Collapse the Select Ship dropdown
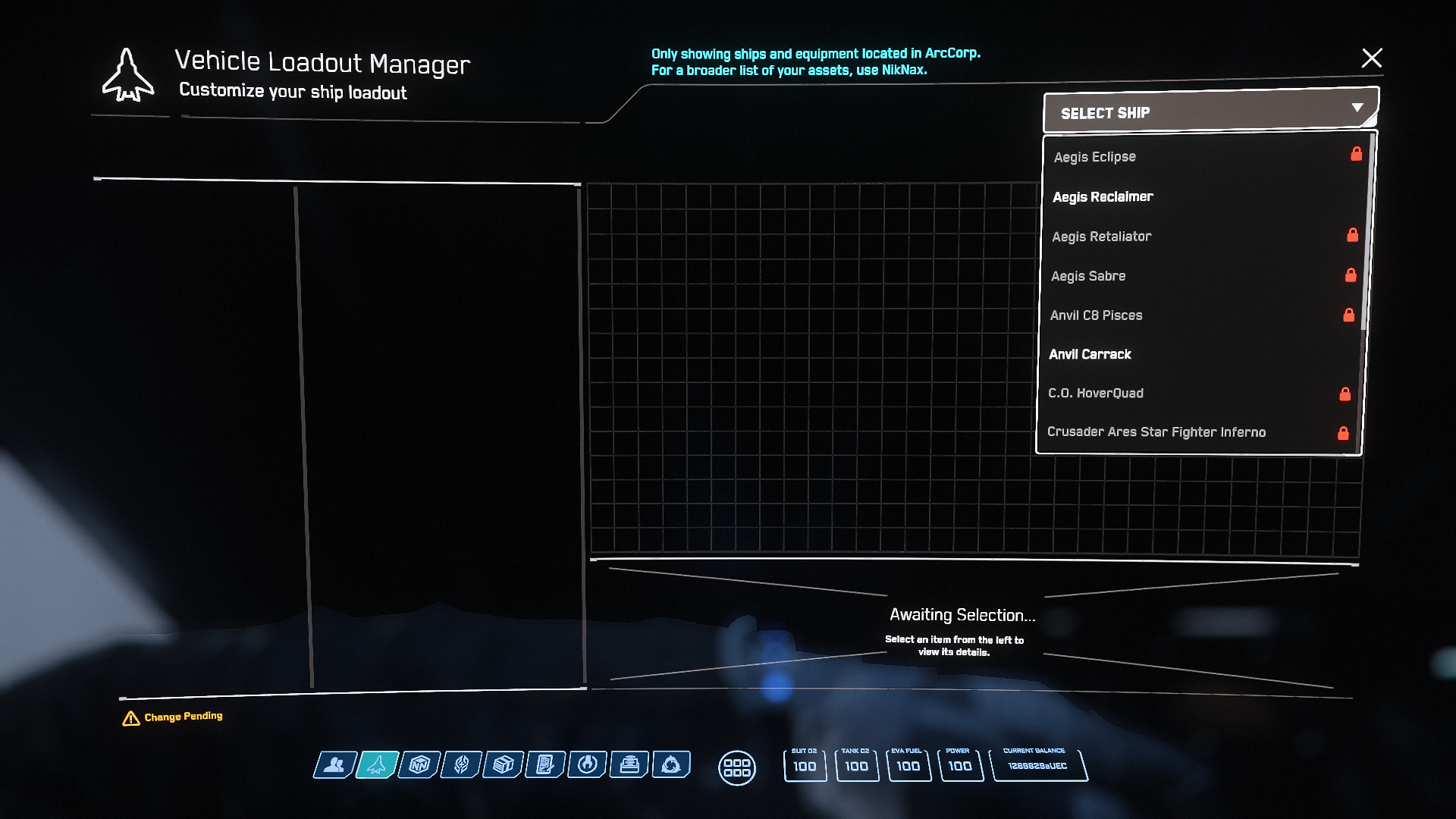This screenshot has height=819, width=1456. (1357, 108)
